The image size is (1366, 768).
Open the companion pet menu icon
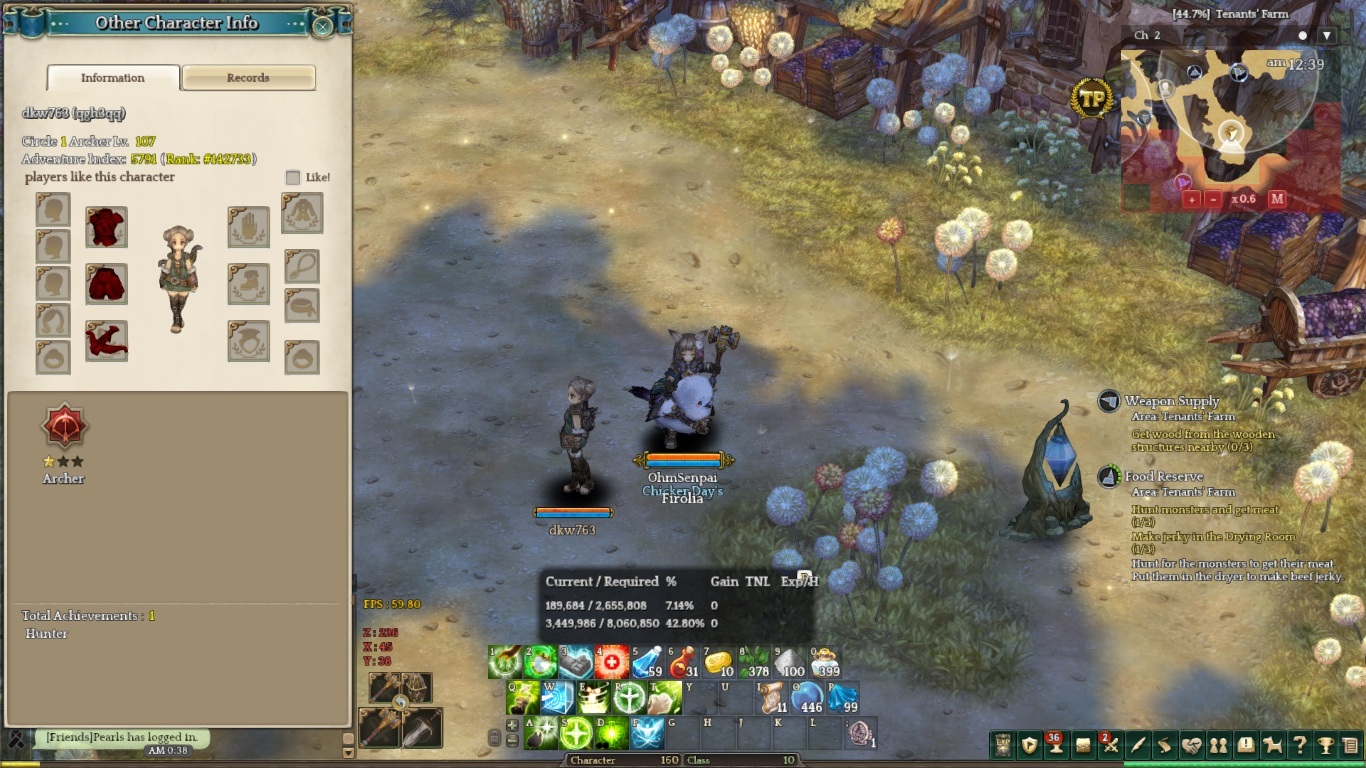pos(1272,745)
